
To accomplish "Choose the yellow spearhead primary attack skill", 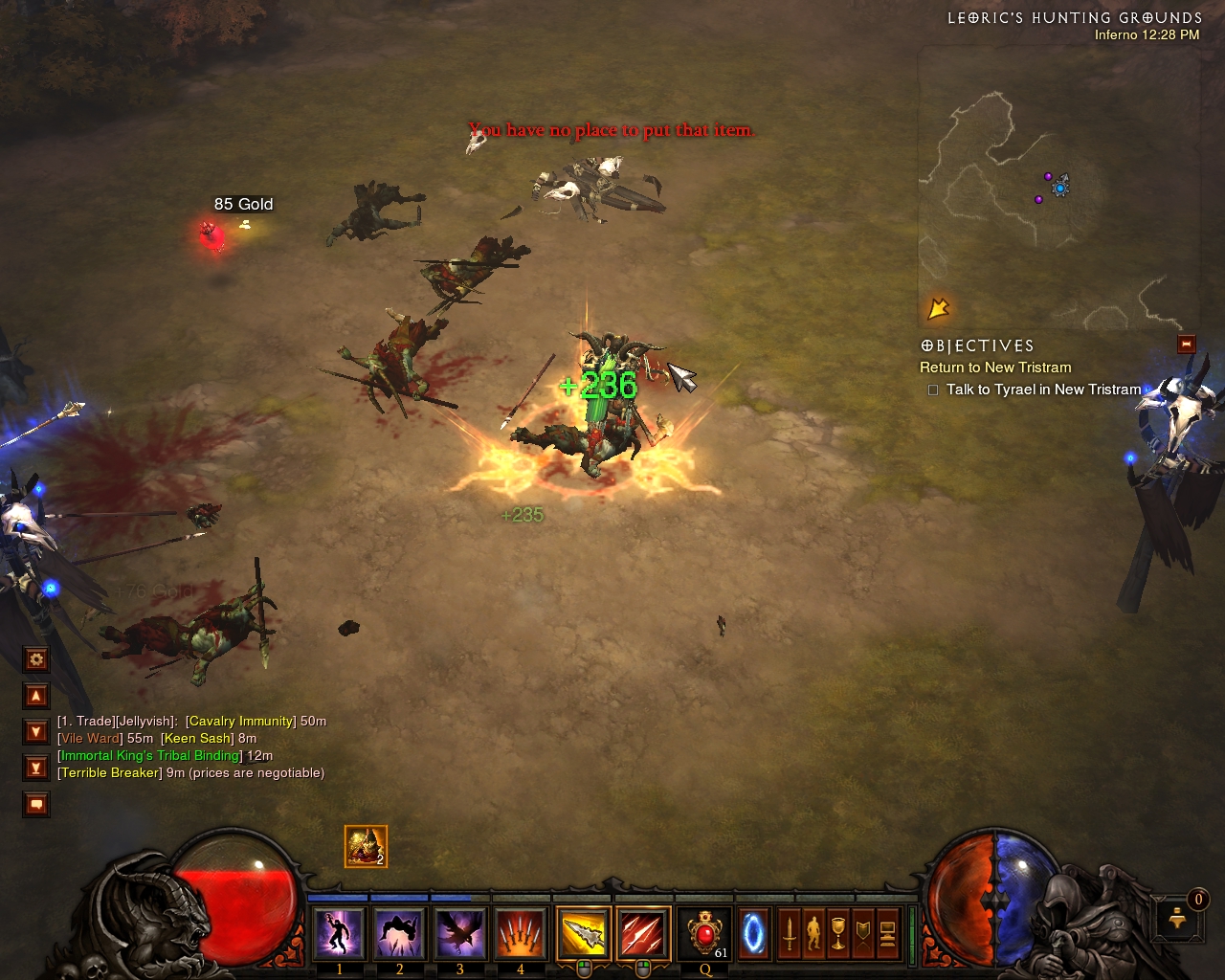I will [x=583, y=933].
